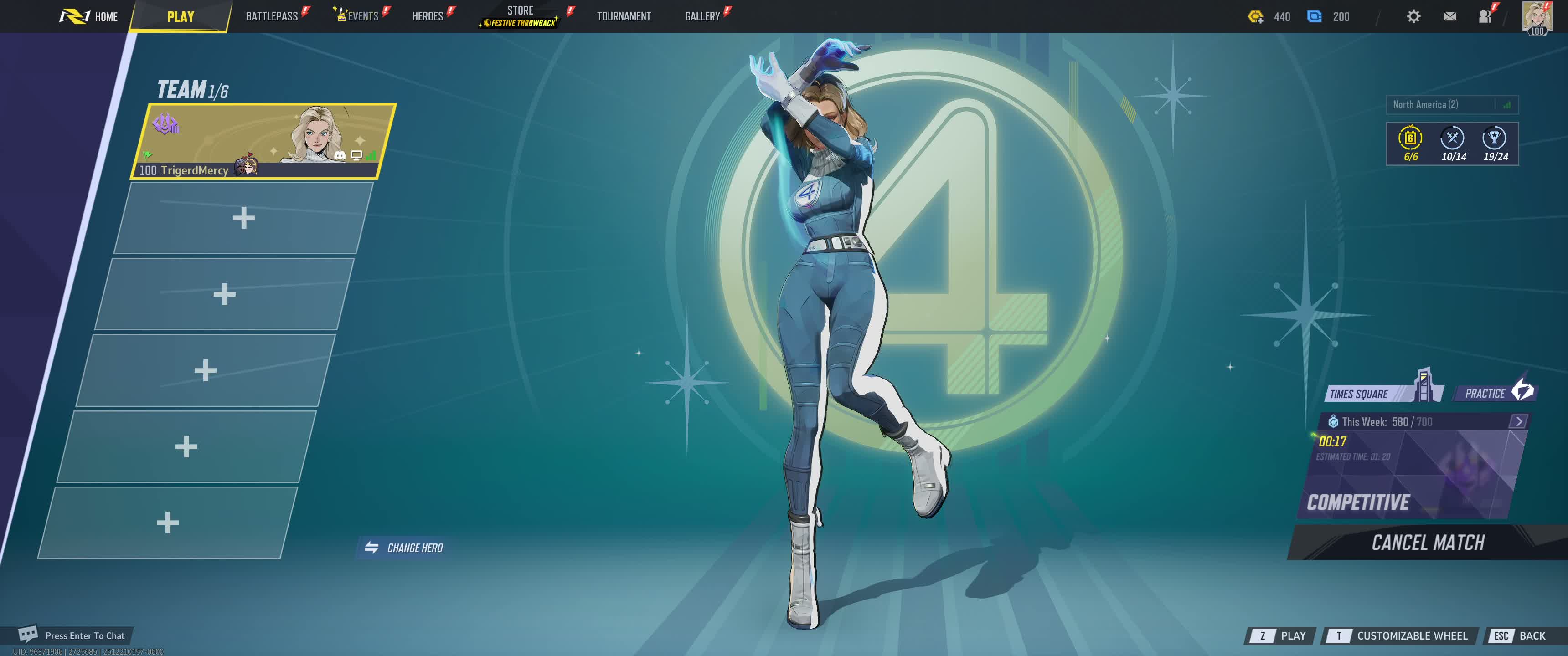Open the Heroes tab
The height and width of the screenshot is (656, 1568).
click(427, 16)
